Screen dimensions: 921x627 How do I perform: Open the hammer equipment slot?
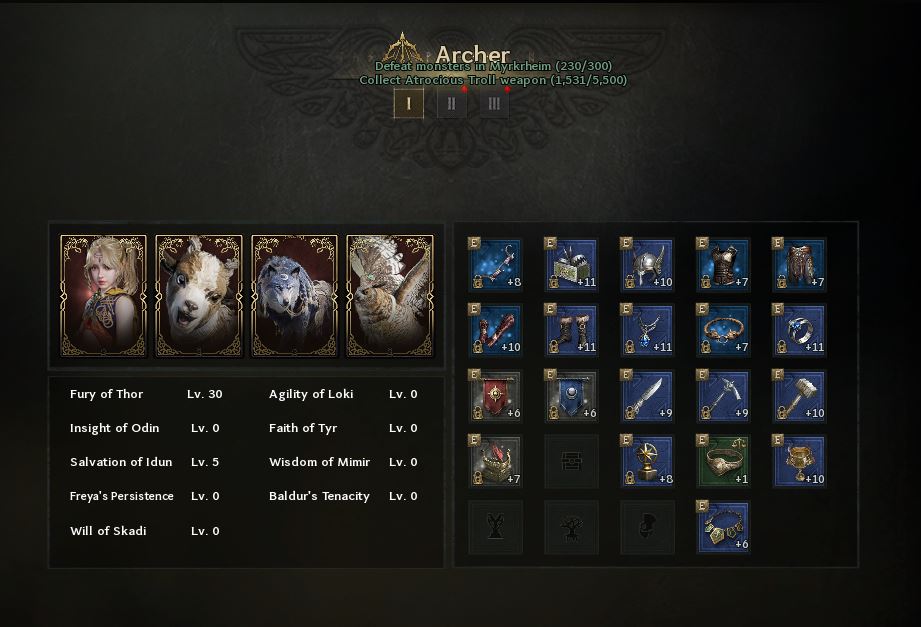(x=800, y=396)
